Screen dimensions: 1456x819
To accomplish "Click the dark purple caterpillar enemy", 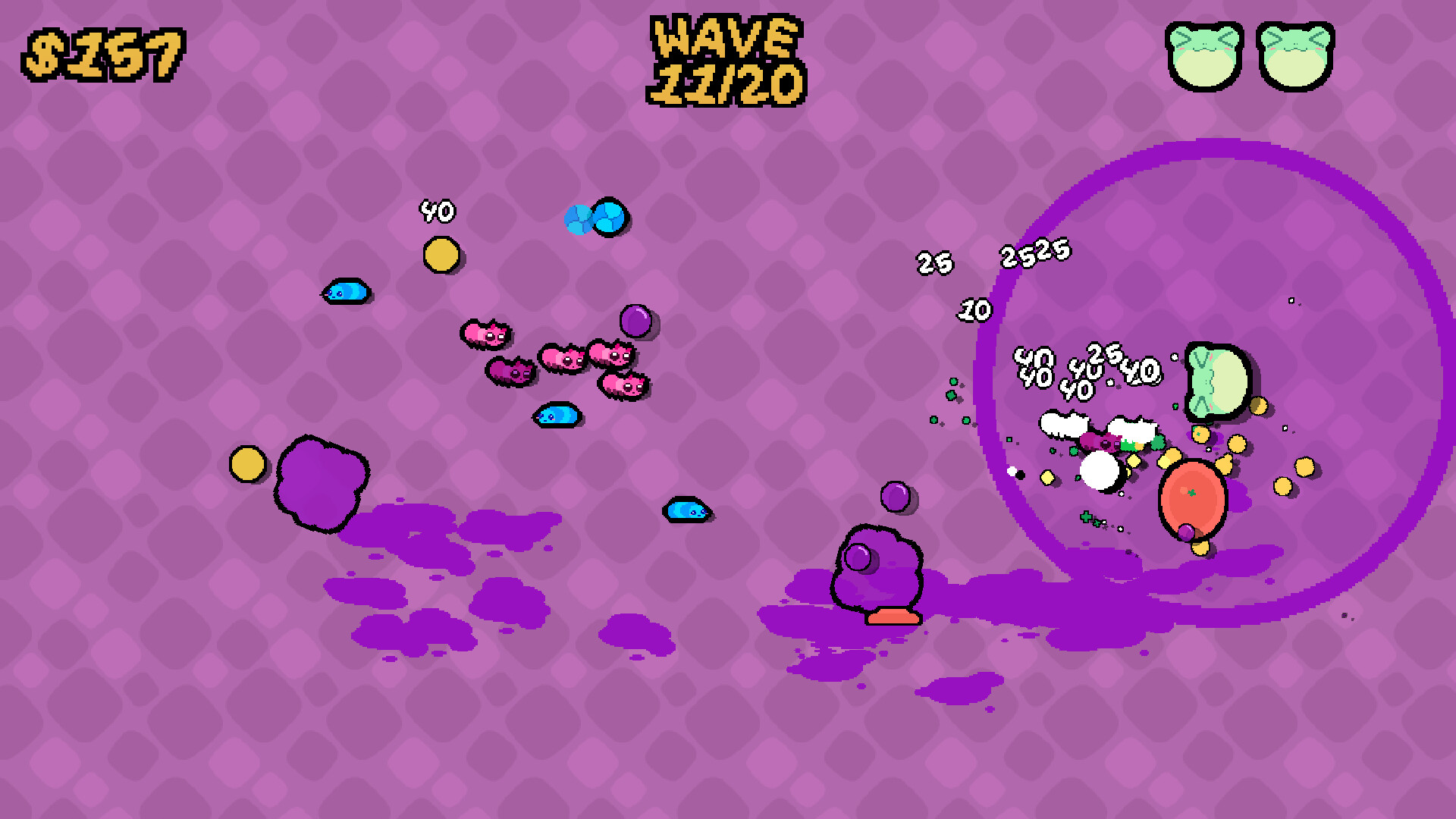I will pyautogui.click(x=510, y=372).
